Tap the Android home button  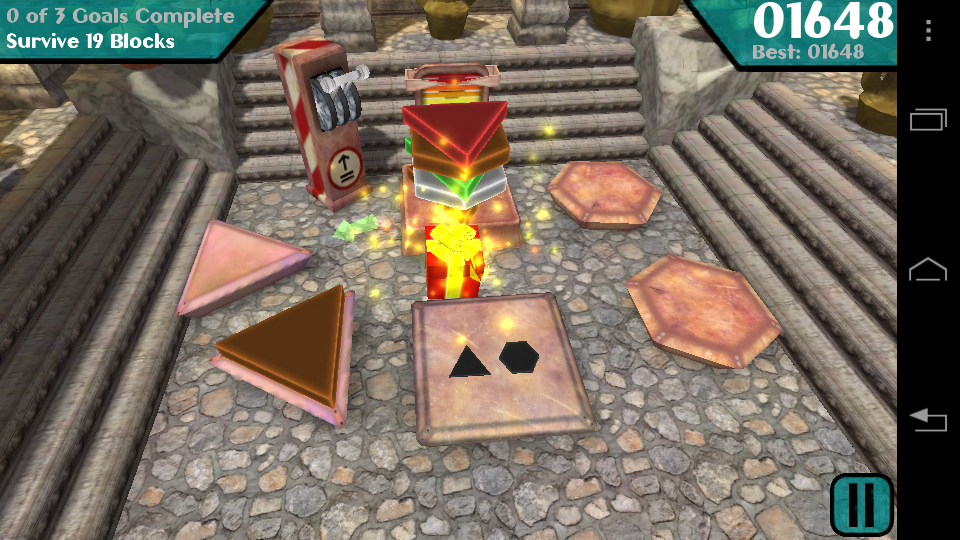pyautogui.click(x=928, y=269)
